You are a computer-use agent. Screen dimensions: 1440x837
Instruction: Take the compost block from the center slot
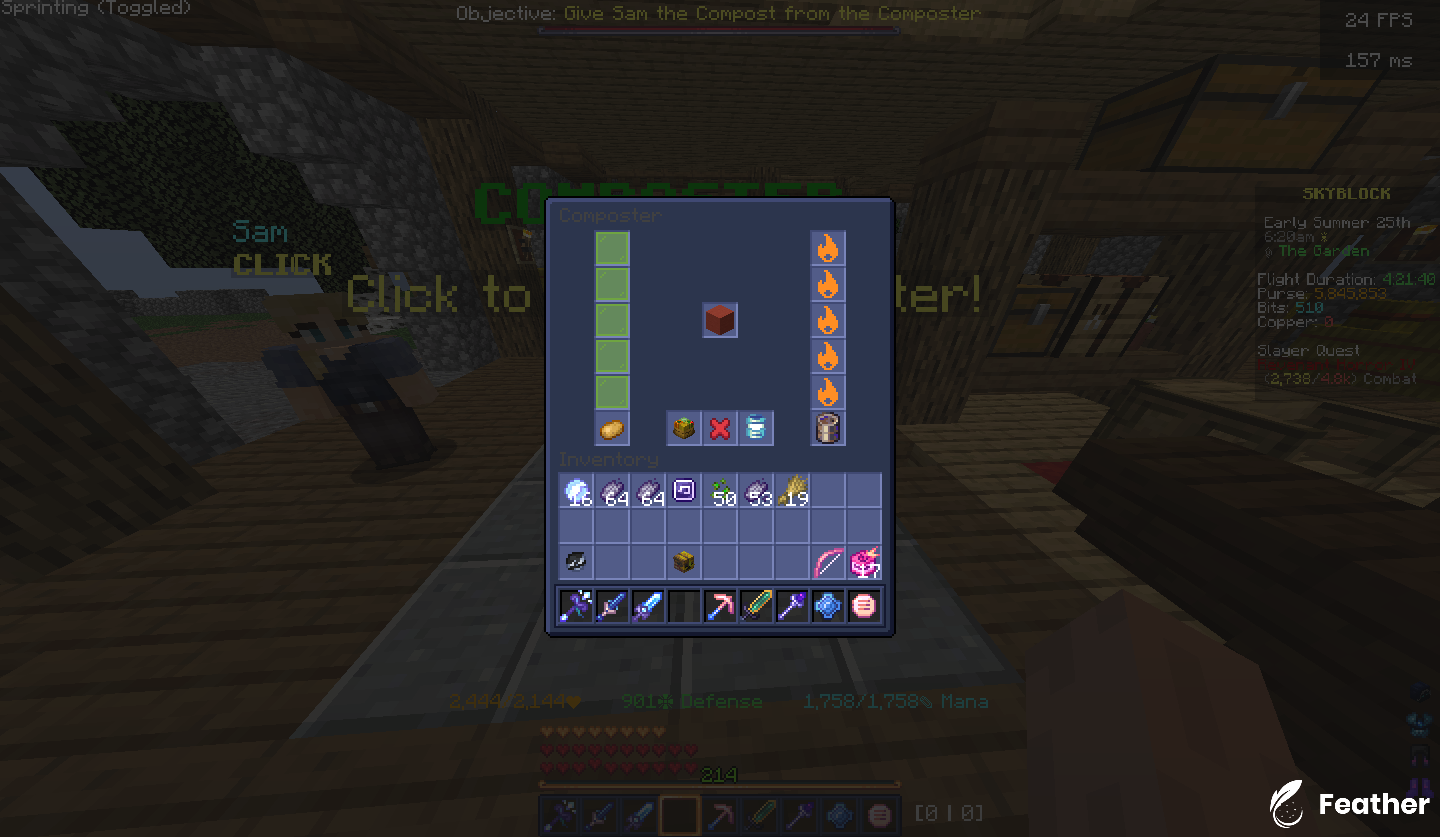pyautogui.click(x=720, y=320)
